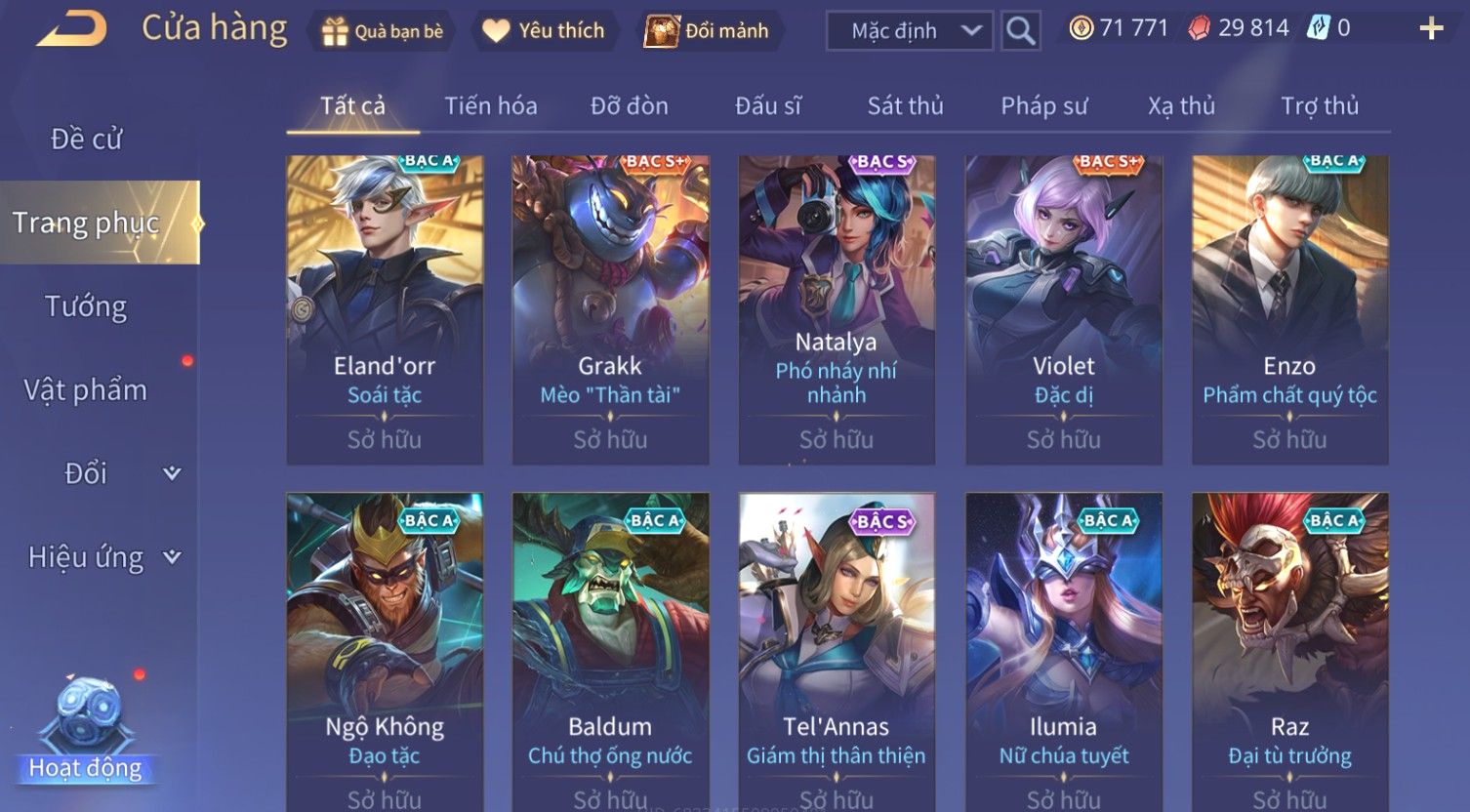1470x812 pixels.
Task: Add currency with the plus button
Action: click(1430, 28)
